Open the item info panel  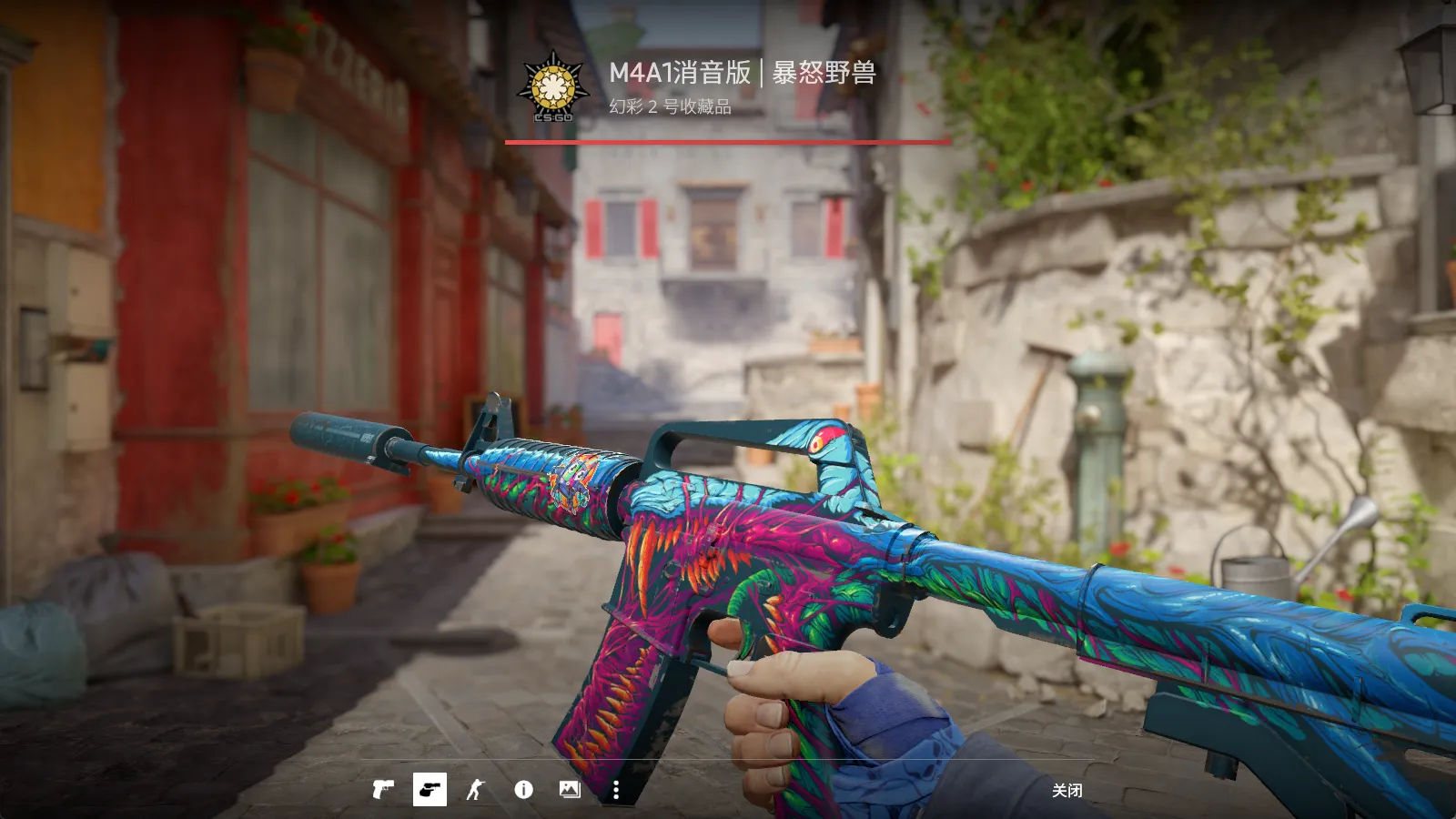click(523, 789)
